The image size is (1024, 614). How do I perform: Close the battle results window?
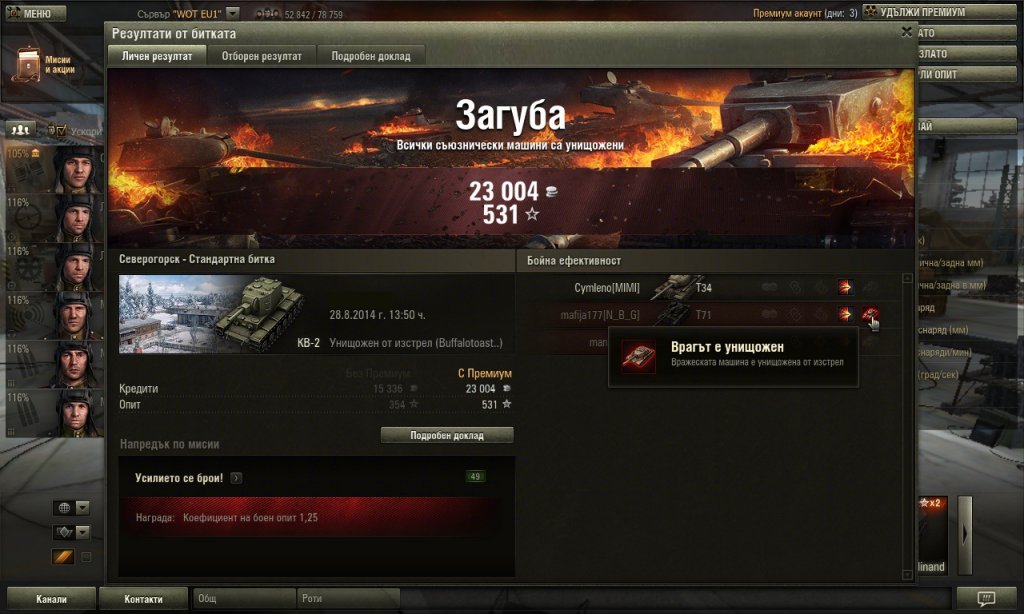pyautogui.click(x=906, y=31)
